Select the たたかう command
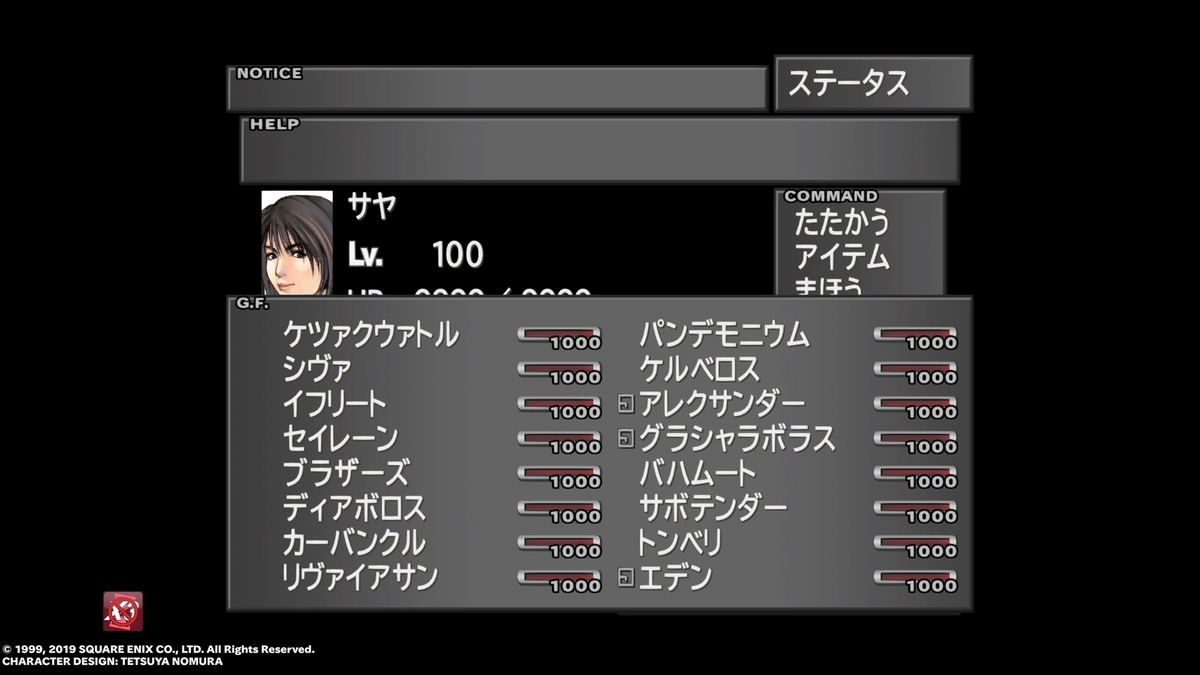Viewport: 1200px width, 675px height. 841,222
